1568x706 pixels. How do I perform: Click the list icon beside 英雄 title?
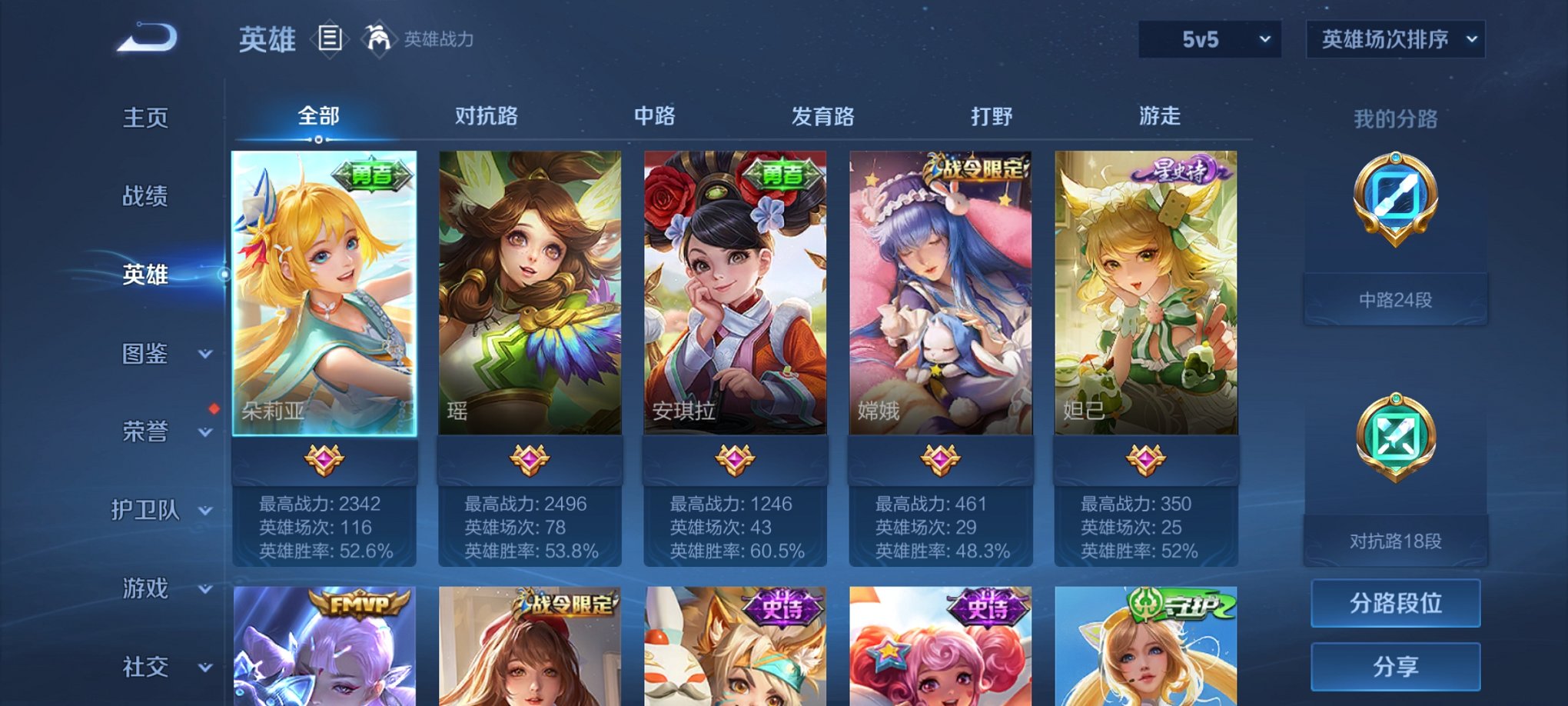pos(331,38)
